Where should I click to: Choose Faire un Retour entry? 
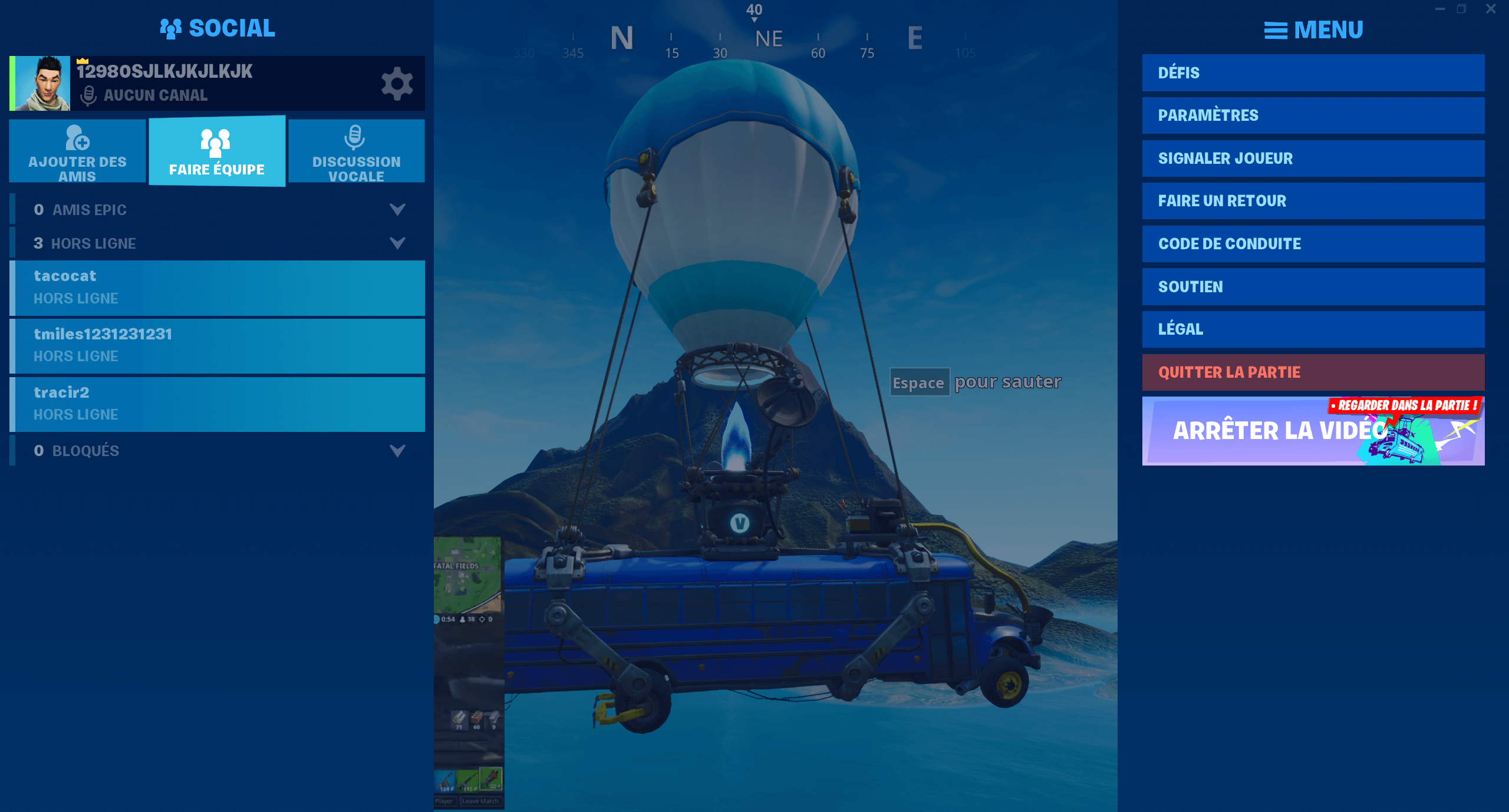1313,201
